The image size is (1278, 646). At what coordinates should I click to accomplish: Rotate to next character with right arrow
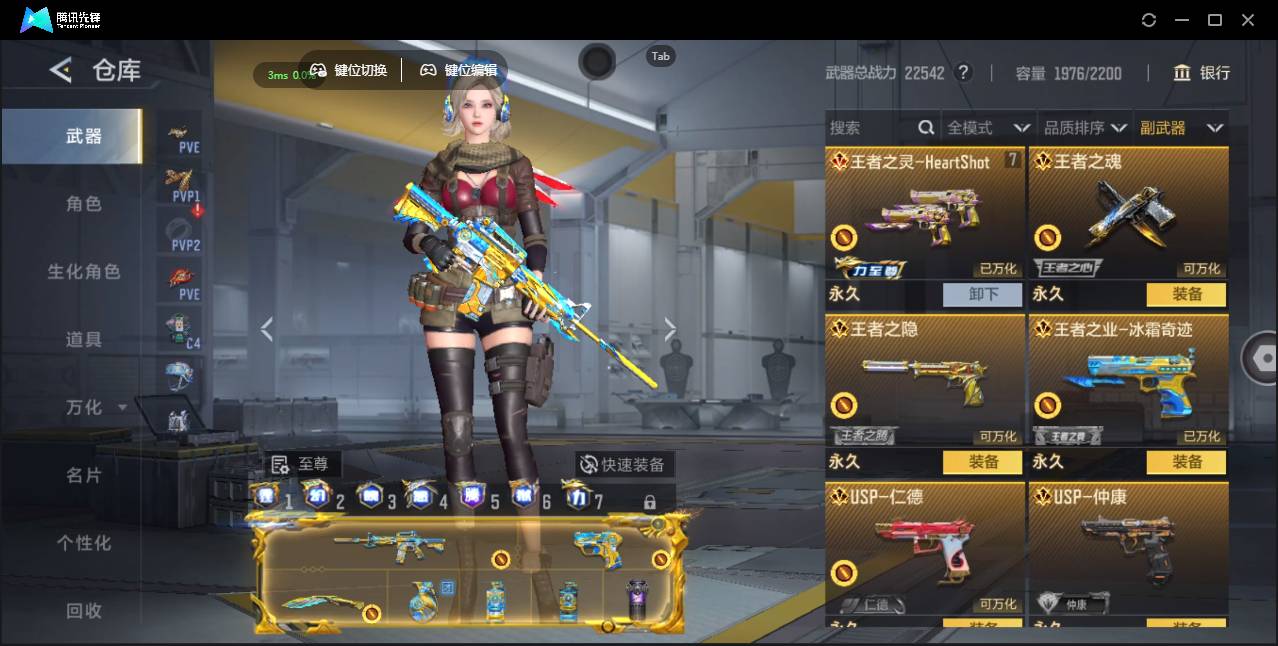(x=670, y=330)
